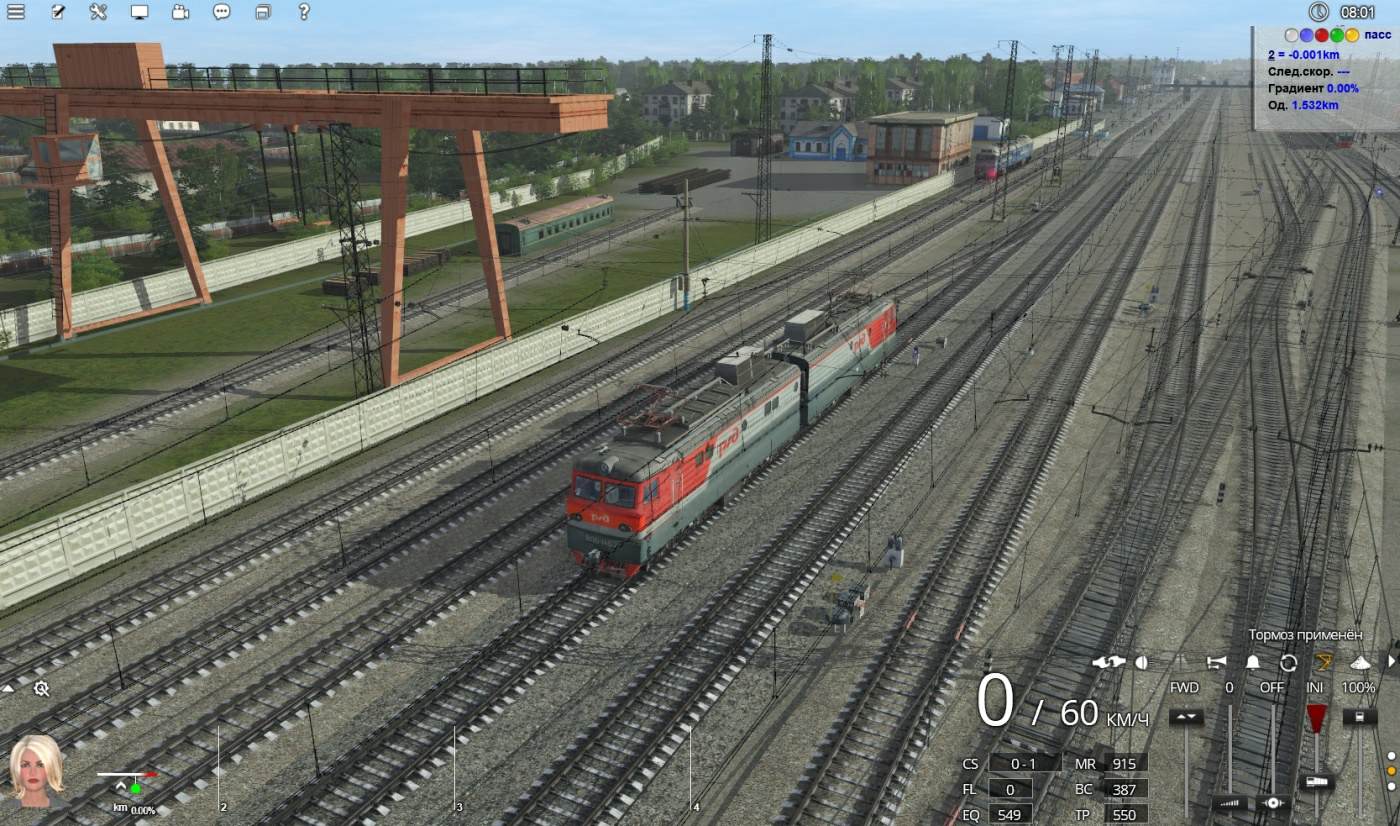Click the FWD reverser handle

pyautogui.click(x=1186, y=717)
